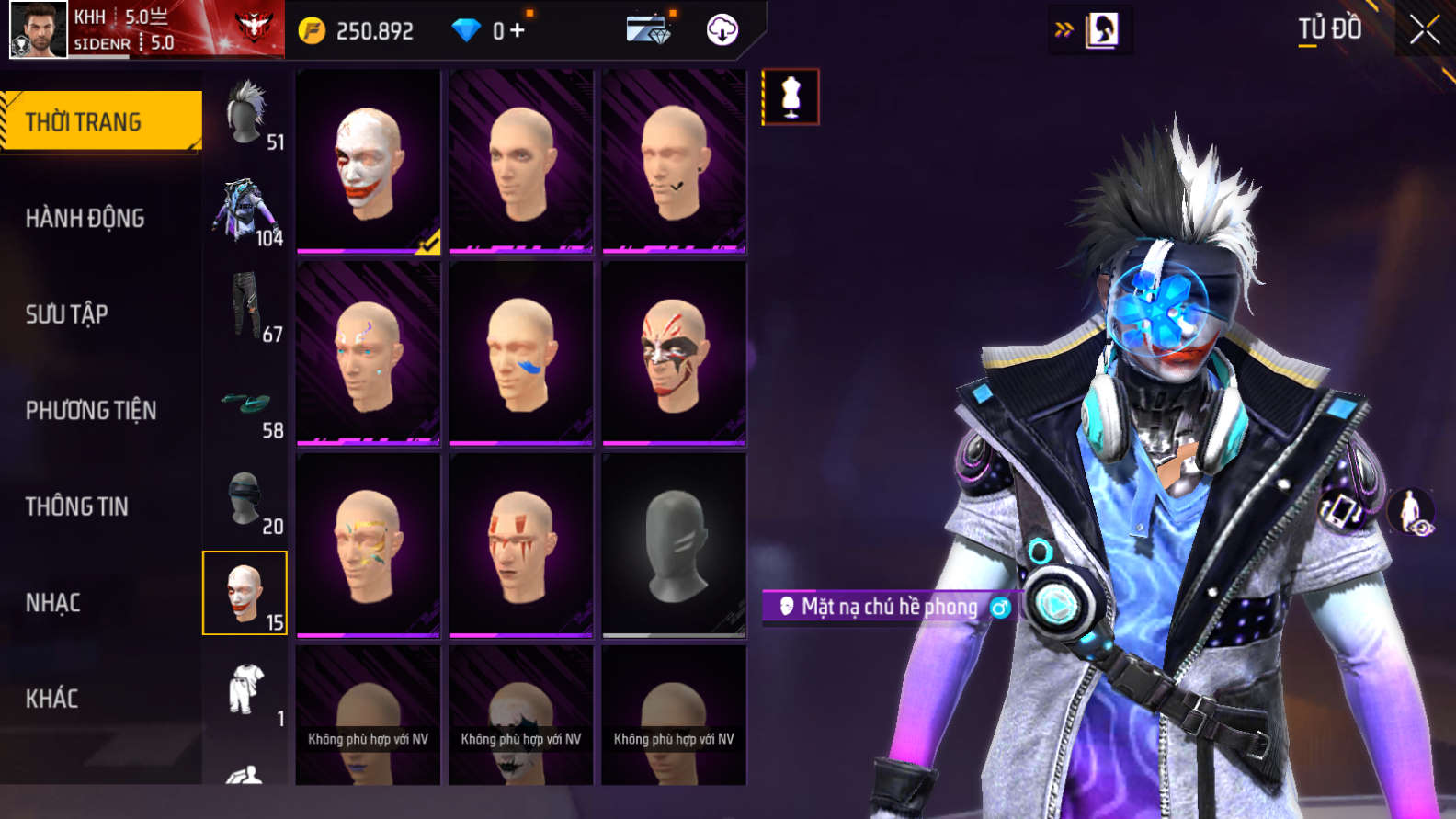The width and height of the screenshot is (1456, 819).
Task: Select the blue cheek stripe face paint
Action: pos(521,354)
